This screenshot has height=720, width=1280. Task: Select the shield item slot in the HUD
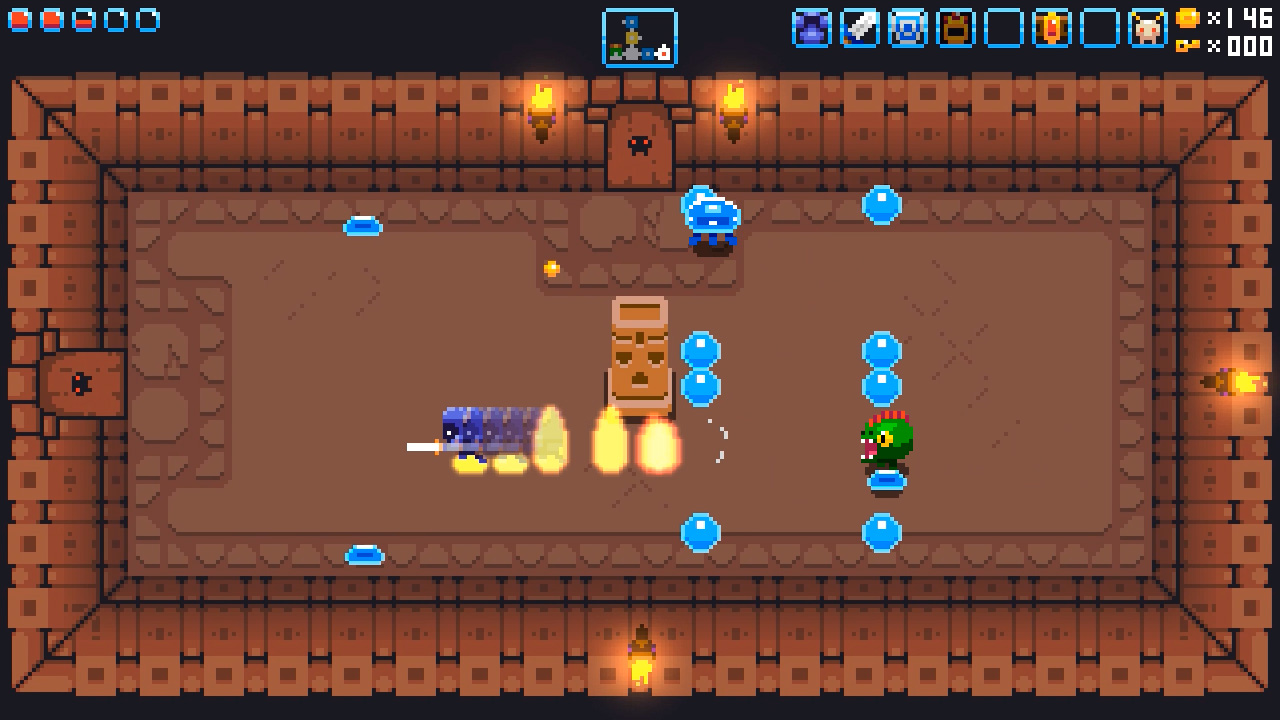(906, 29)
